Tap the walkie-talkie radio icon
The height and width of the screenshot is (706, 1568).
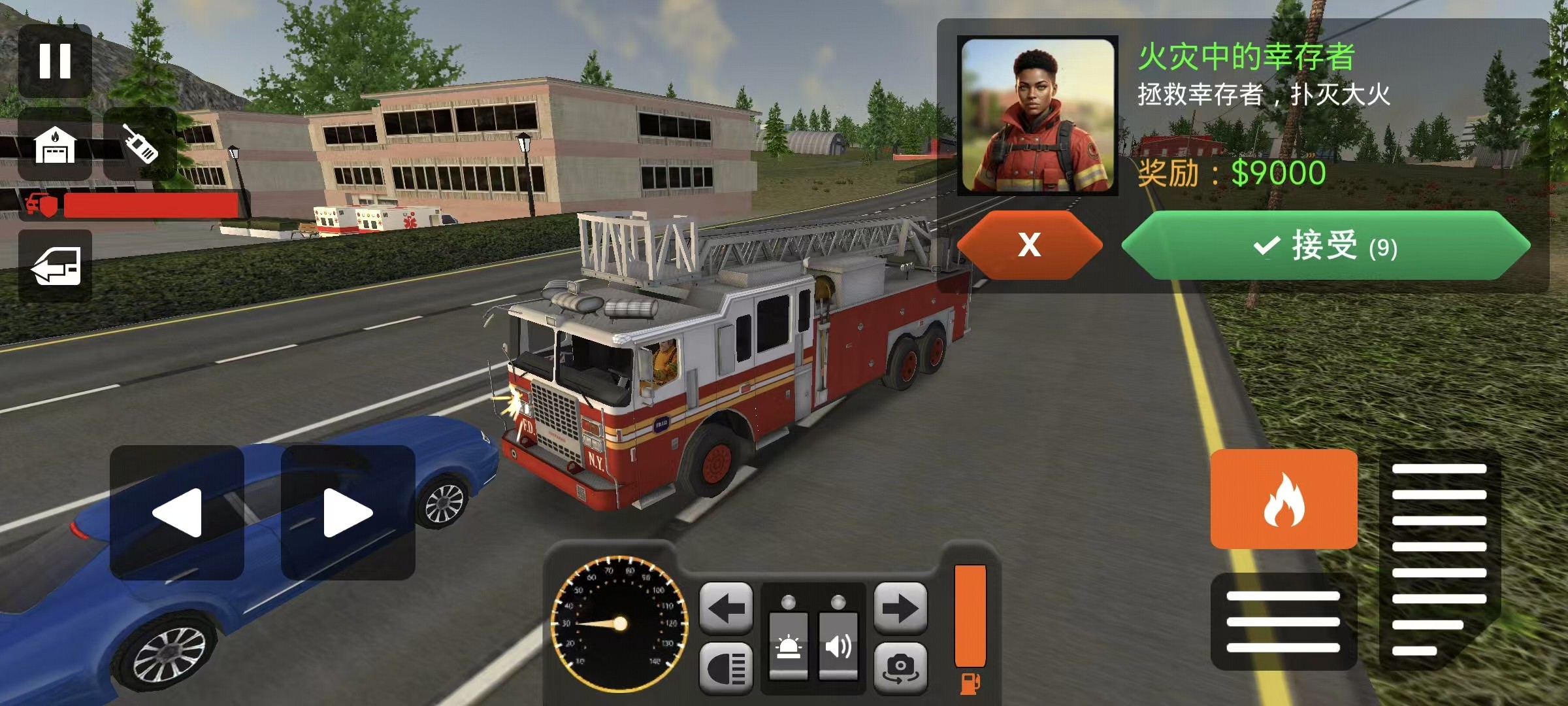pyautogui.click(x=140, y=144)
